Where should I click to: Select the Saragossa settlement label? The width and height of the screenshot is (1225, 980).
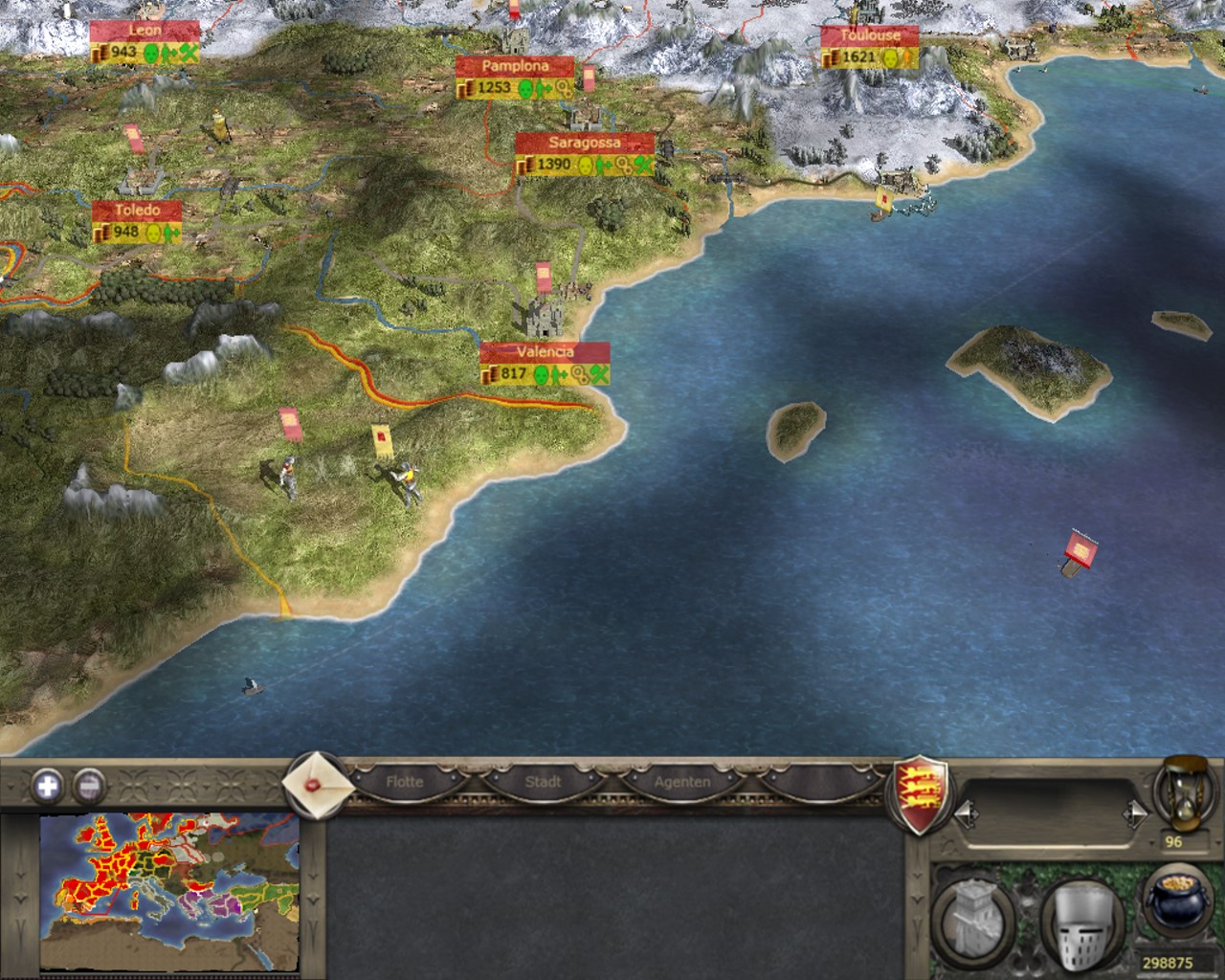click(585, 143)
